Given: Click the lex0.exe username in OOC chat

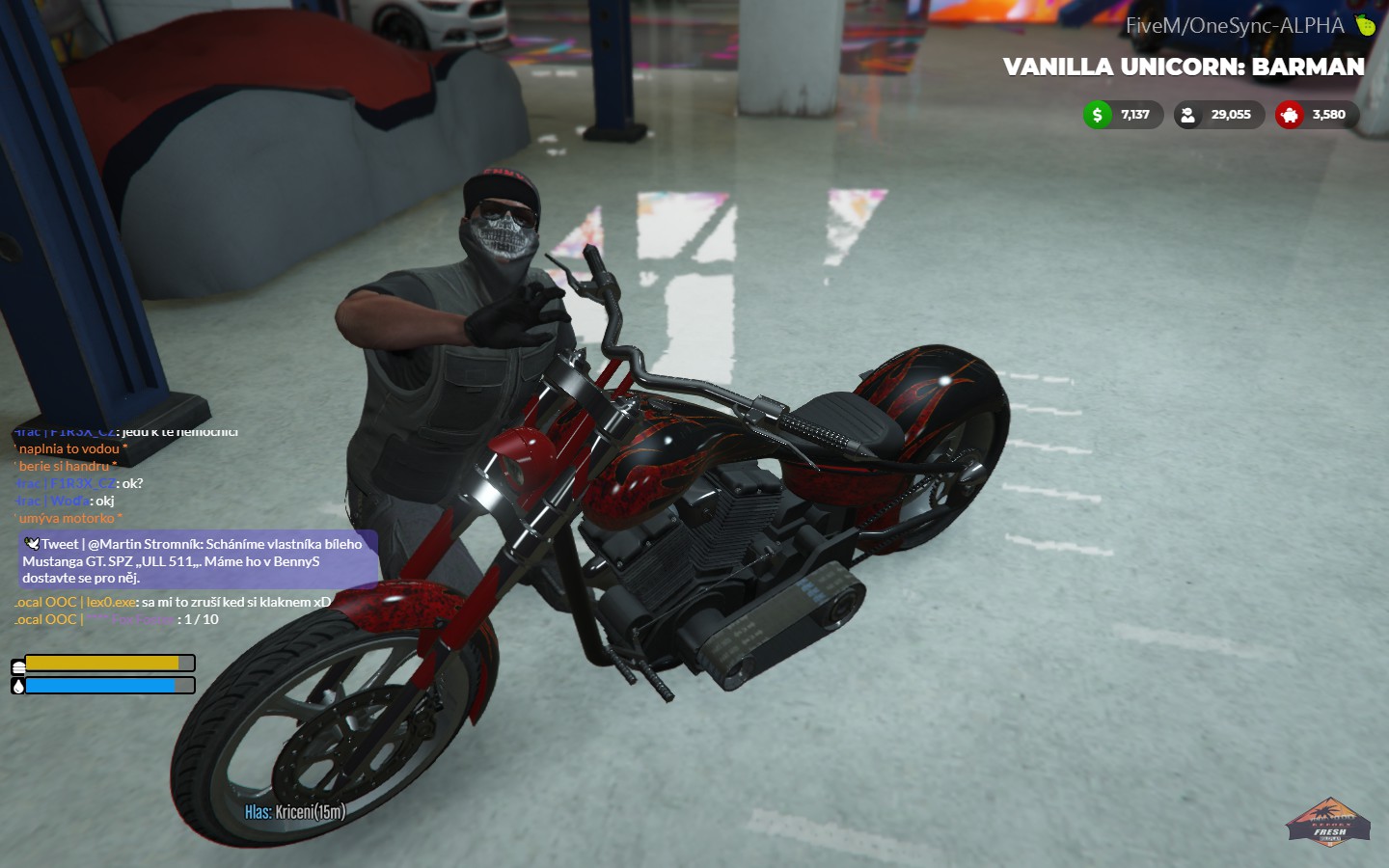Looking at the screenshot, I should click(x=109, y=601).
